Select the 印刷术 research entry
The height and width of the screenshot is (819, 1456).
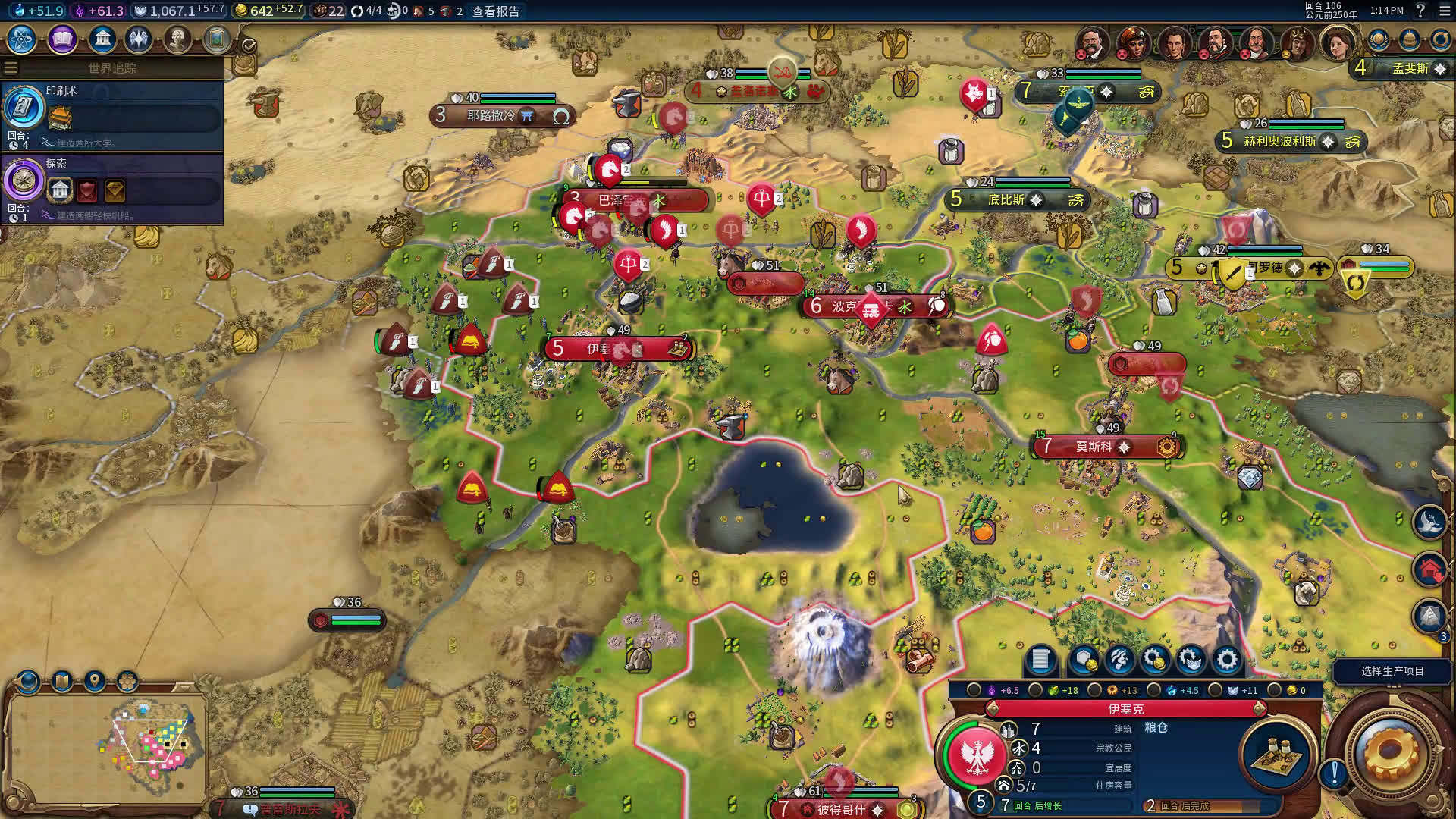coord(114,114)
